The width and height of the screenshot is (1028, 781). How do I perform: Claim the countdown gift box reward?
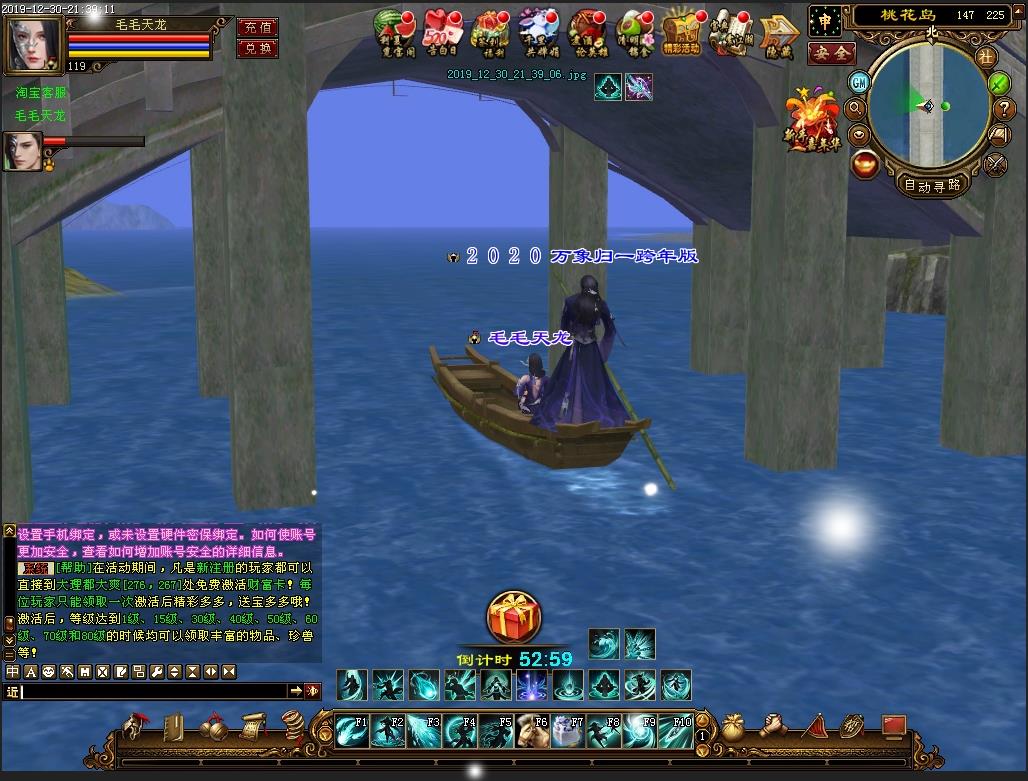pos(514,617)
